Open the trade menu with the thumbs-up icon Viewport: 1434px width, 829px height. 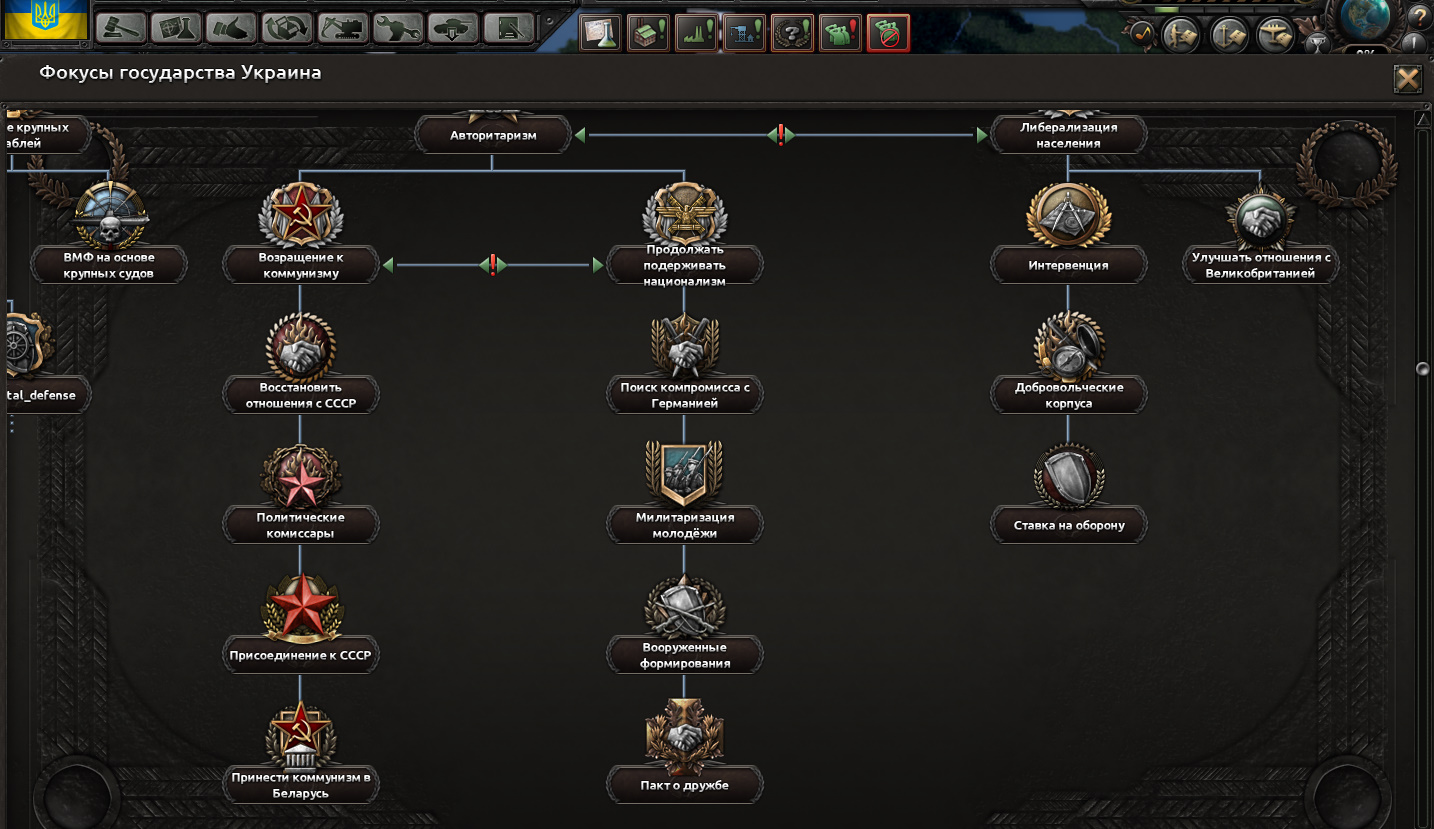tap(232, 28)
